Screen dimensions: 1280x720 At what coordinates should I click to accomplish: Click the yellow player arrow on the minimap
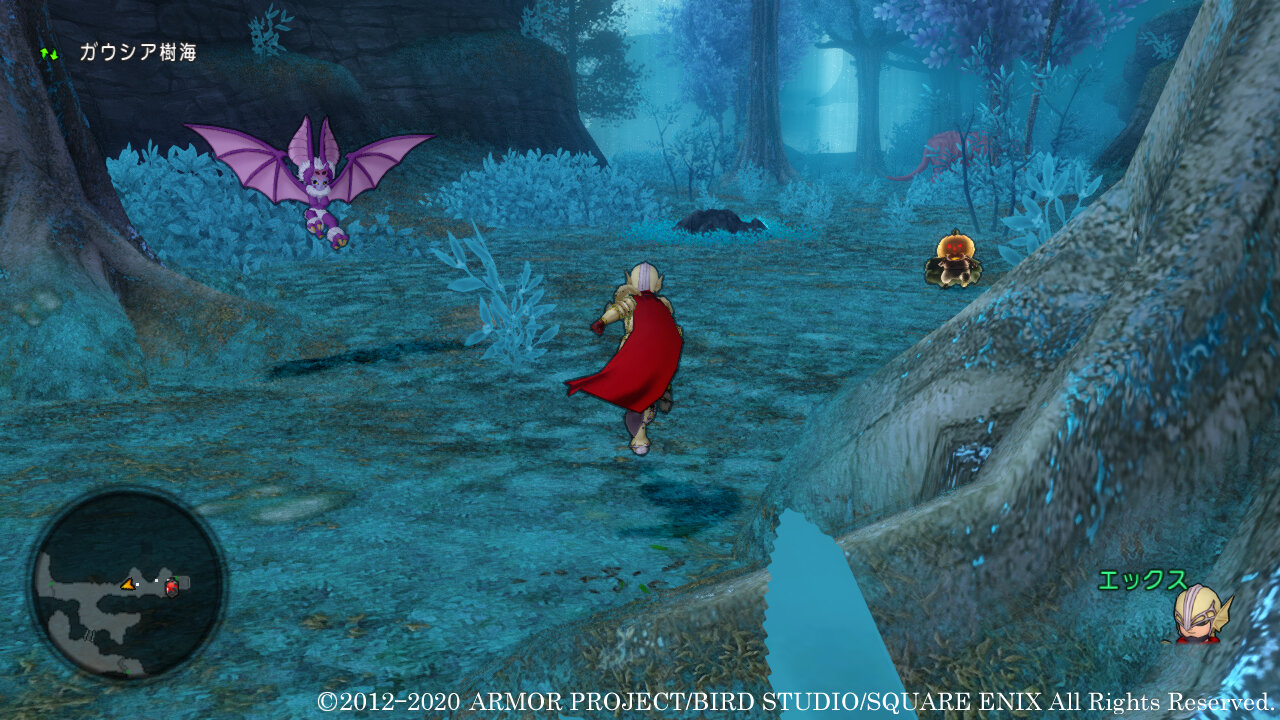127,586
